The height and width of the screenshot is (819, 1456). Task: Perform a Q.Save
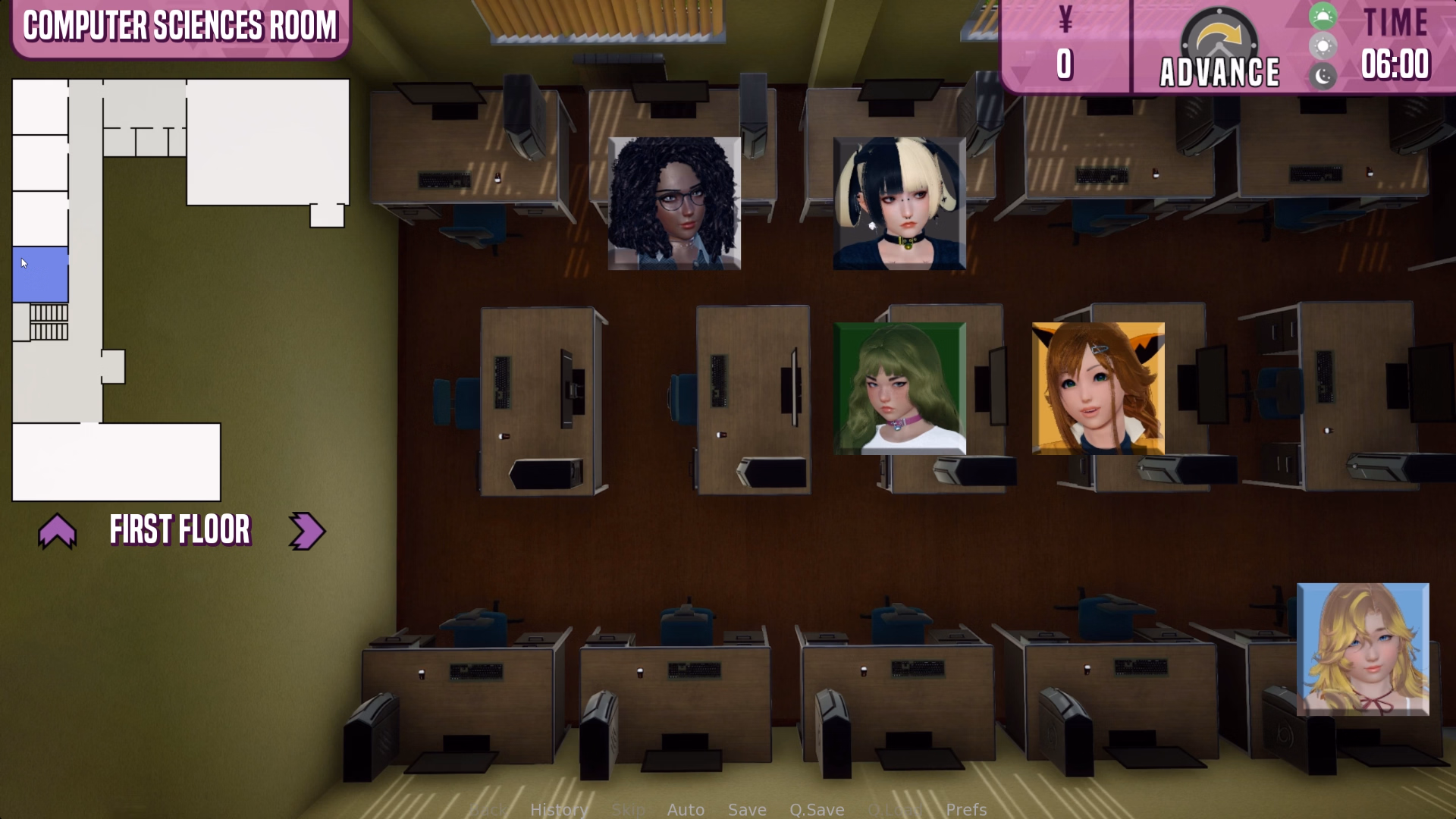(817, 809)
